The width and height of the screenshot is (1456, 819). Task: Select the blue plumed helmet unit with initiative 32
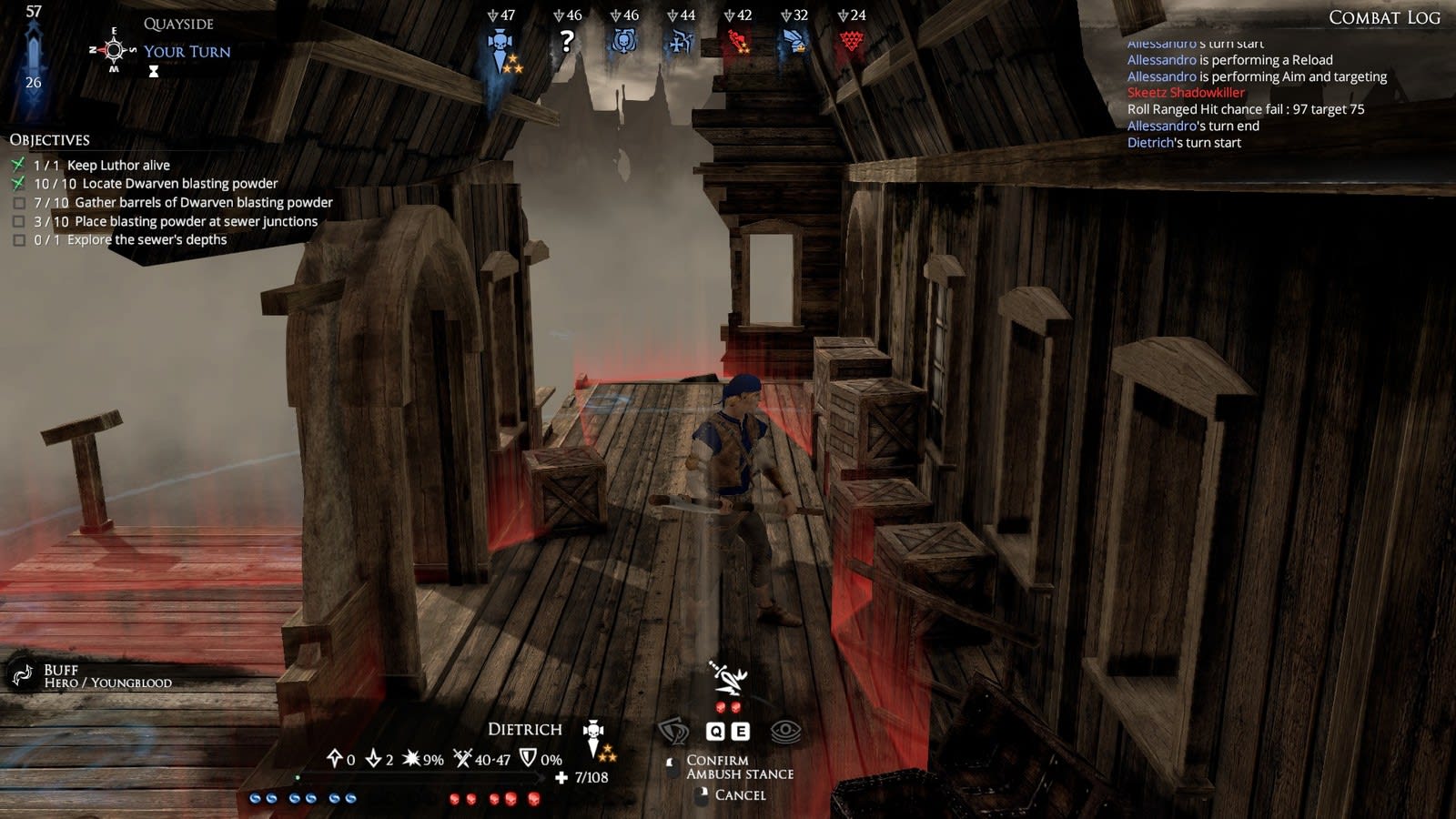(794, 42)
